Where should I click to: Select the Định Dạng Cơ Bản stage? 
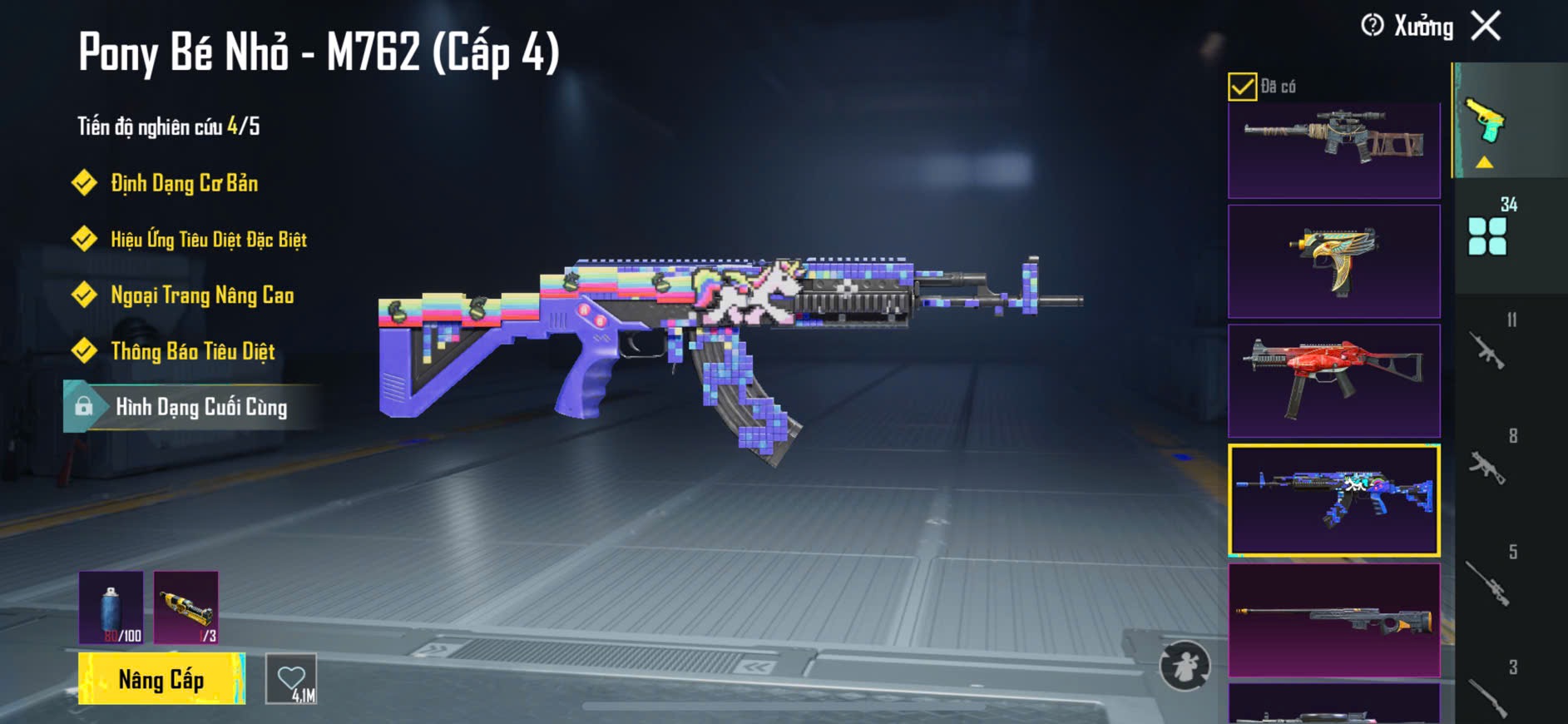click(184, 183)
